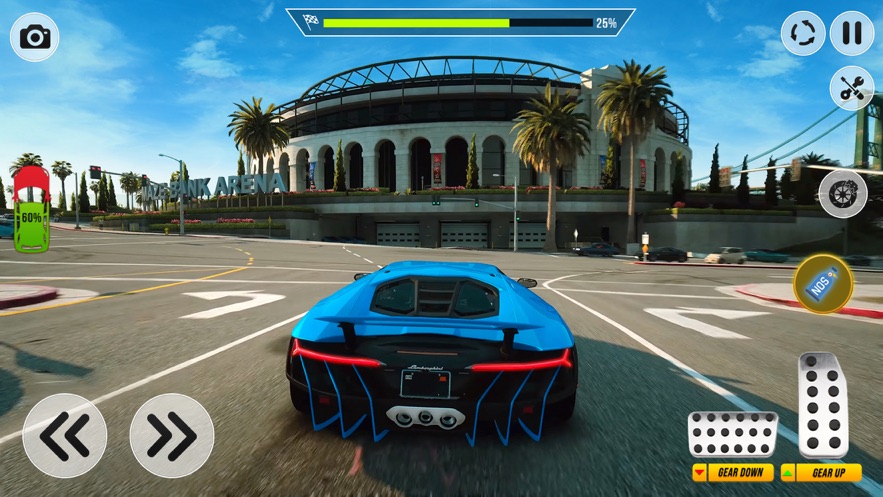This screenshot has height=497, width=883.
Task: Click the circular reset arrows button
Action: (x=803, y=33)
